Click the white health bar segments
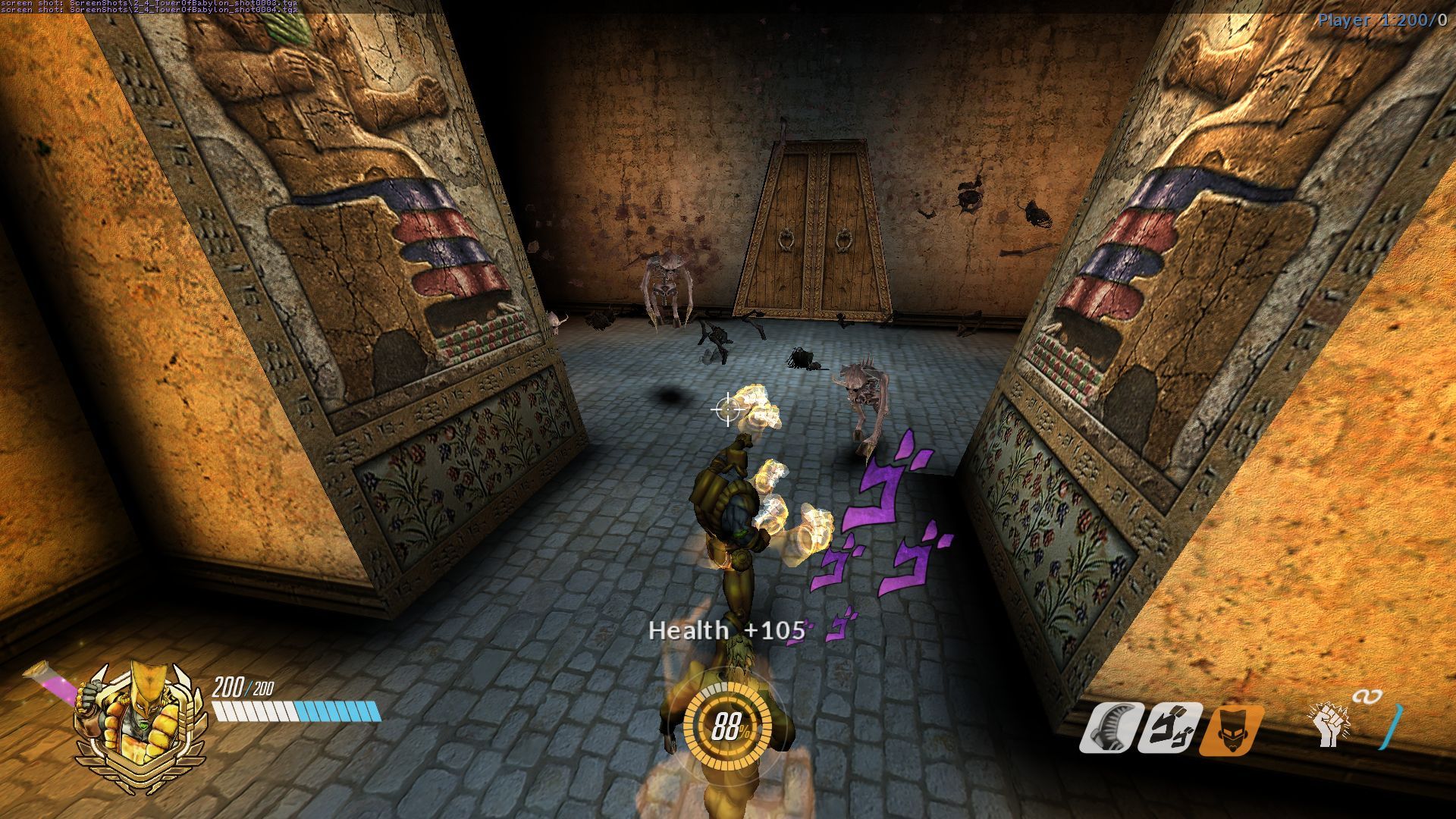 click(258, 711)
